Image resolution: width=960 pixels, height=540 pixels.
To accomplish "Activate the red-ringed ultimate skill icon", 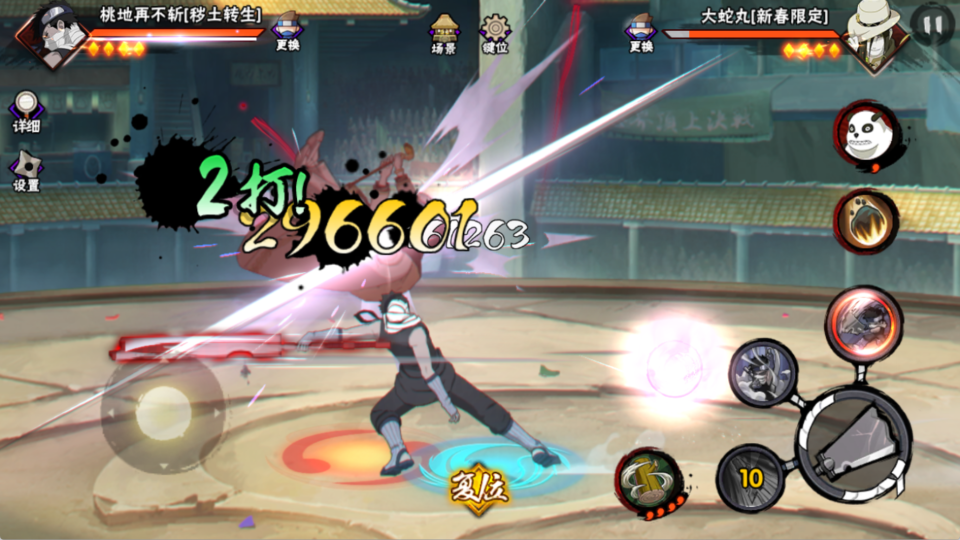I will pos(863,322).
